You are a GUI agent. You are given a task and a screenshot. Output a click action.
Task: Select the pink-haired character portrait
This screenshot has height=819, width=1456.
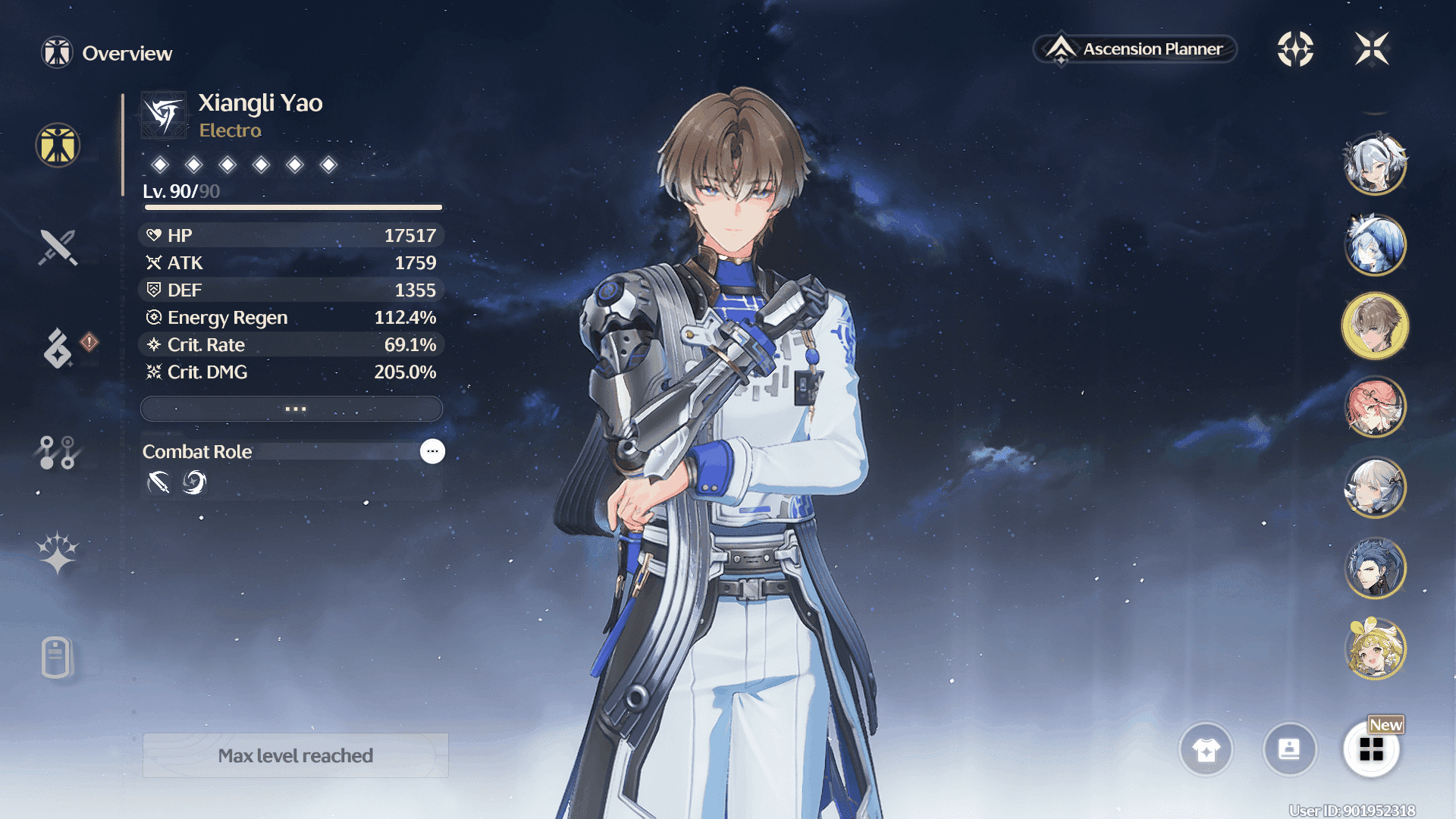click(x=1375, y=407)
